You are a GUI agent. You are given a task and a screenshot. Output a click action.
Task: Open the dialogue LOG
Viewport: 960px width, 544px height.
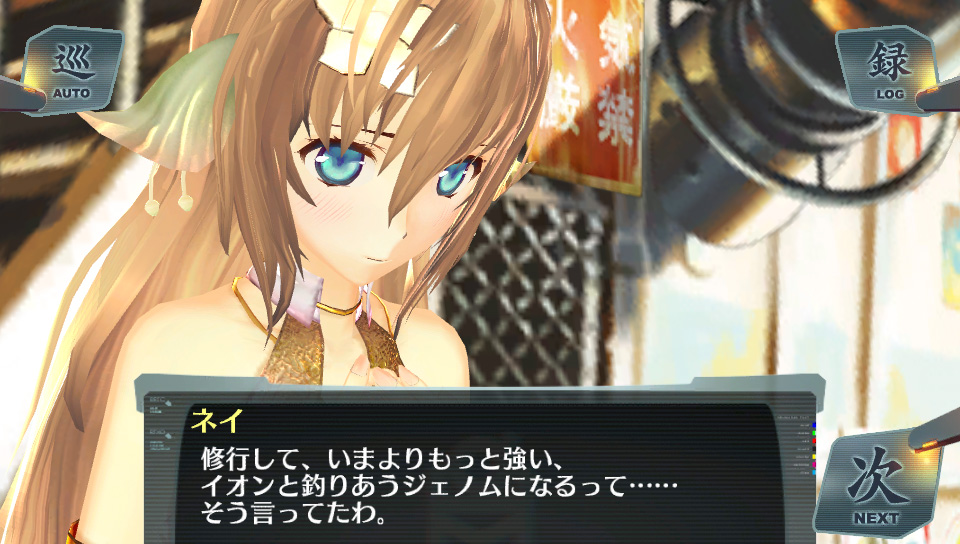coord(889,69)
